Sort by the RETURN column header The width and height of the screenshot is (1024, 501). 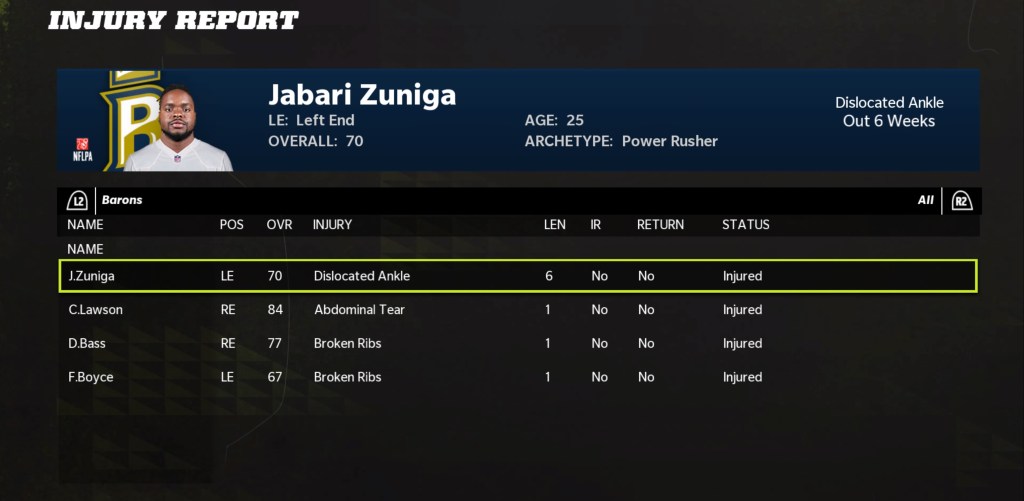click(660, 225)
